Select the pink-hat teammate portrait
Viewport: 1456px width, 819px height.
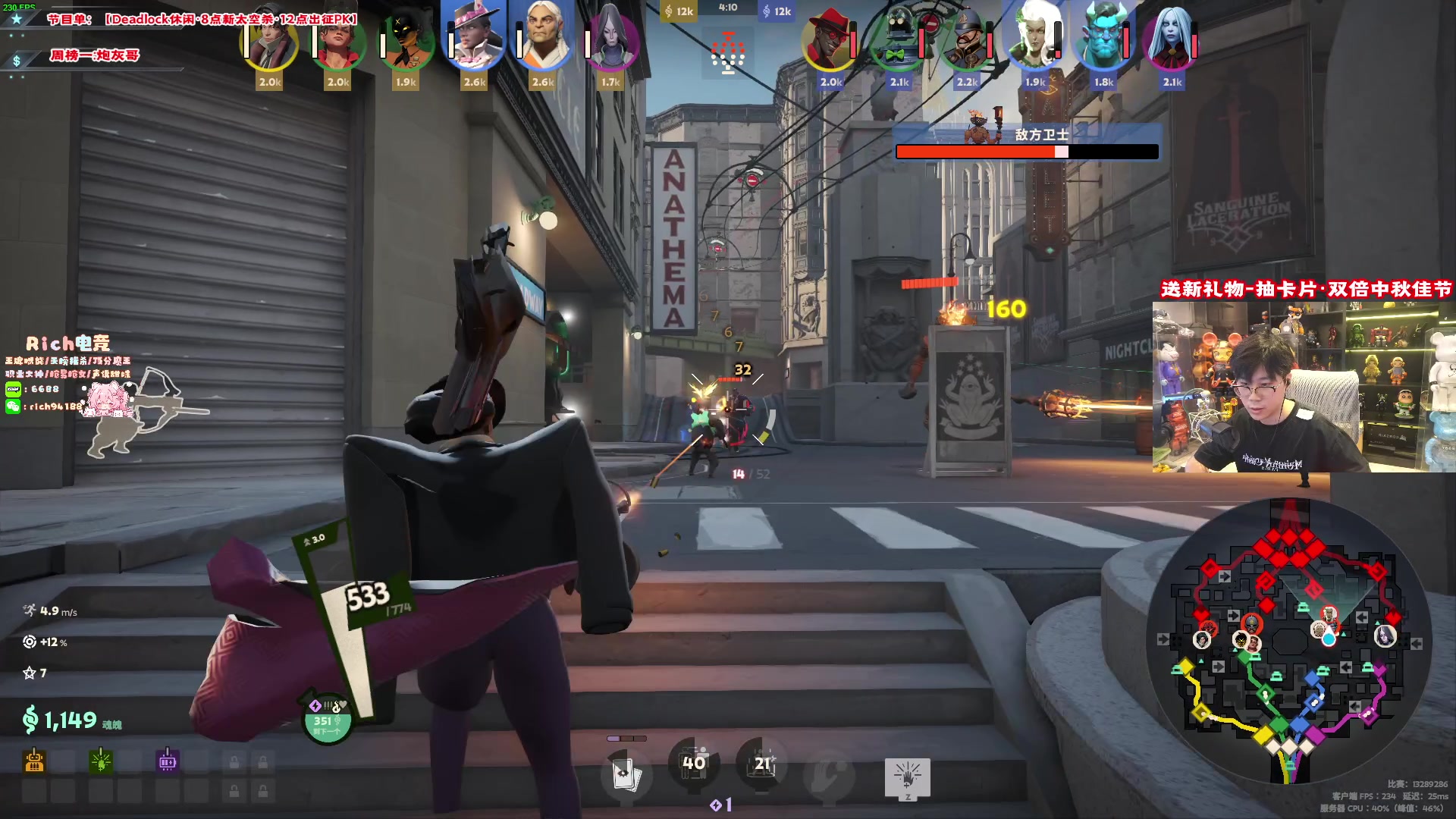point(474,38)
